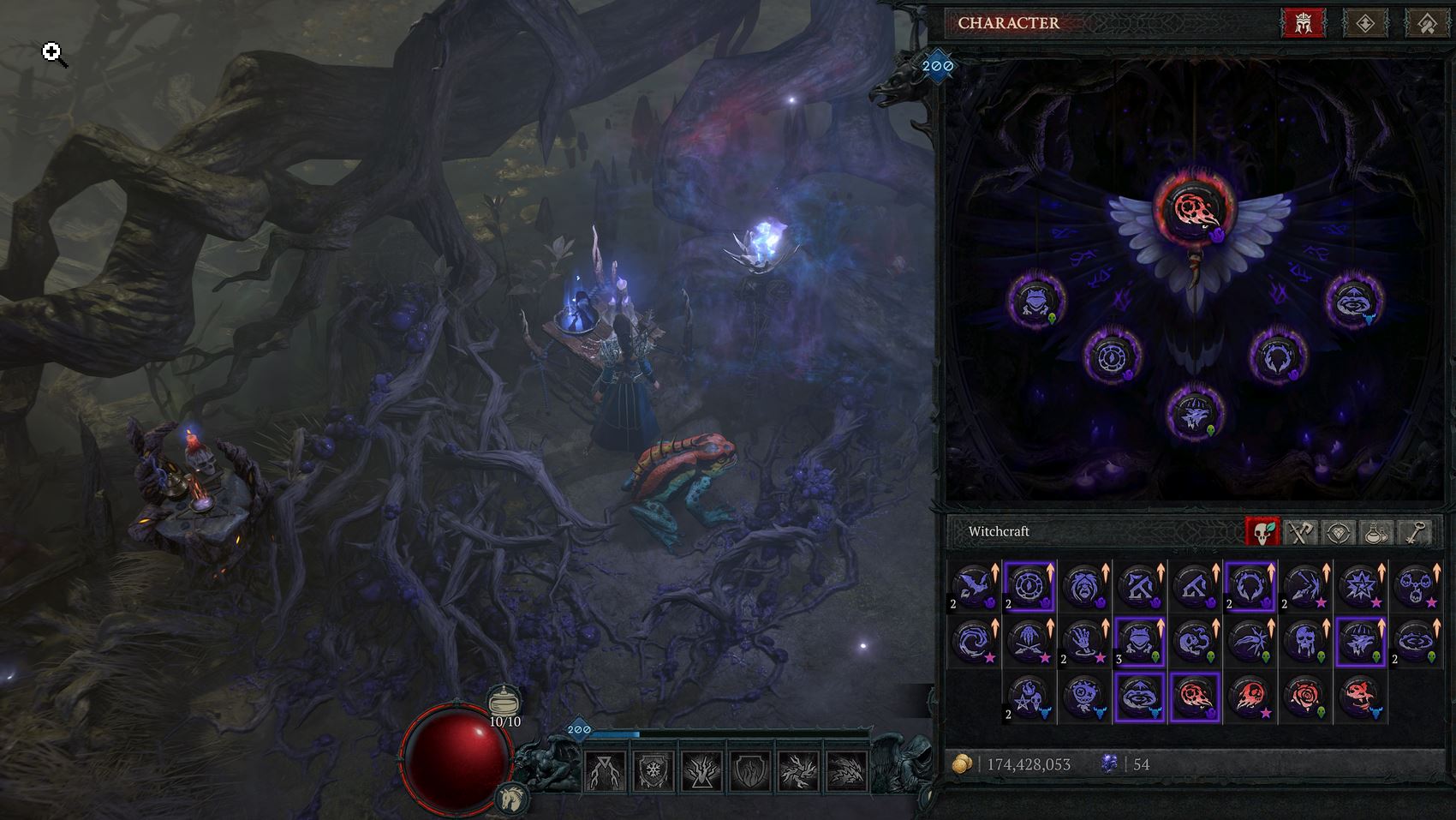Viewport: 1456px width, 820px height.
Task: Select the potion flasks category icon
Action: pyautogui.click(x=1375, y=531)
